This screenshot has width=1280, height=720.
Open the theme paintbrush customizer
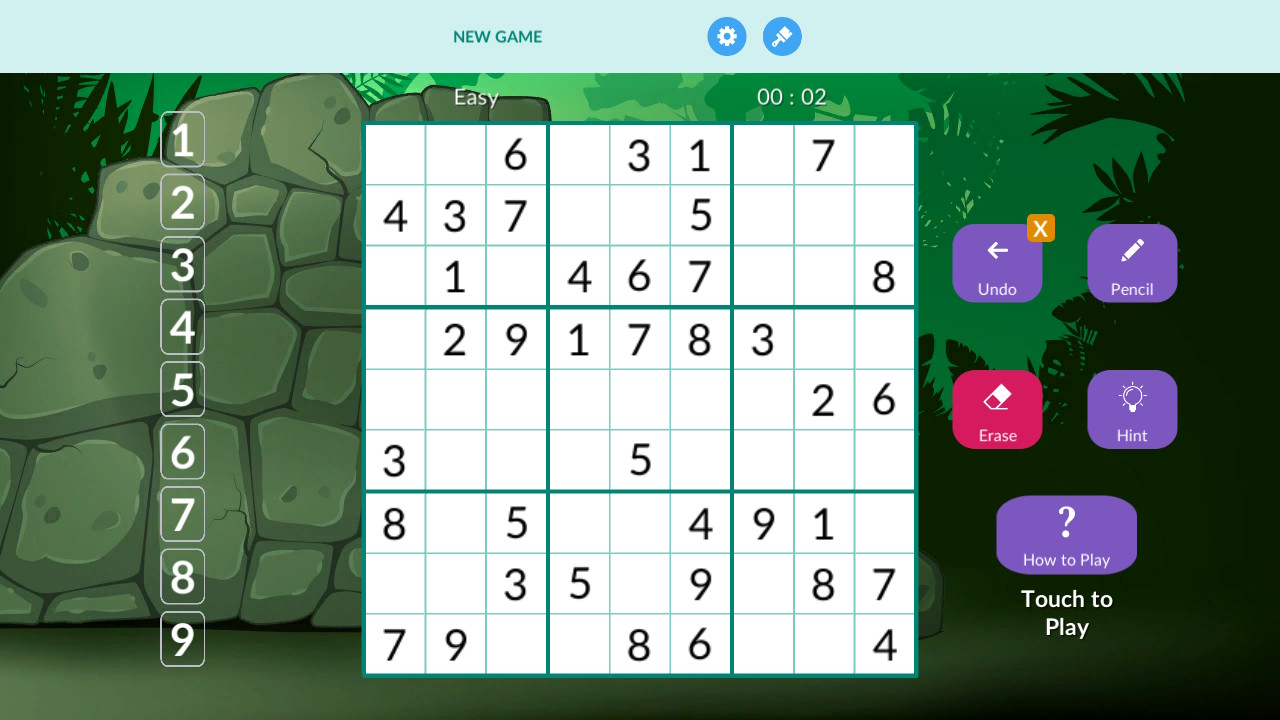tap(782, 36)
